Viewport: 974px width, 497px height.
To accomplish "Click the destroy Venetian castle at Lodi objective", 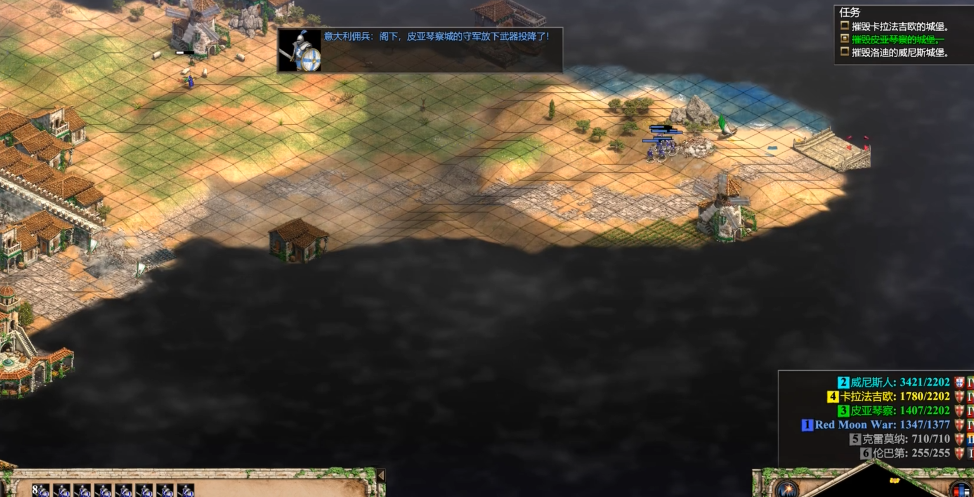I will 898,52.
